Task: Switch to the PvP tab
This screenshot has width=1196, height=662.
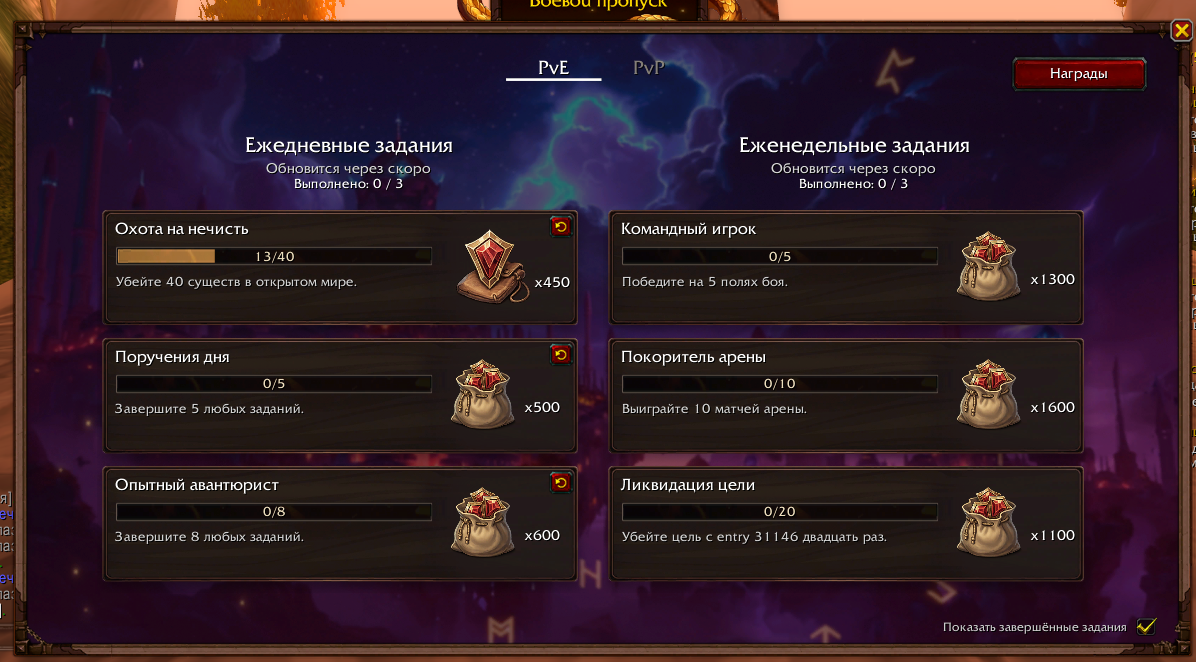Action: (649, 68)
